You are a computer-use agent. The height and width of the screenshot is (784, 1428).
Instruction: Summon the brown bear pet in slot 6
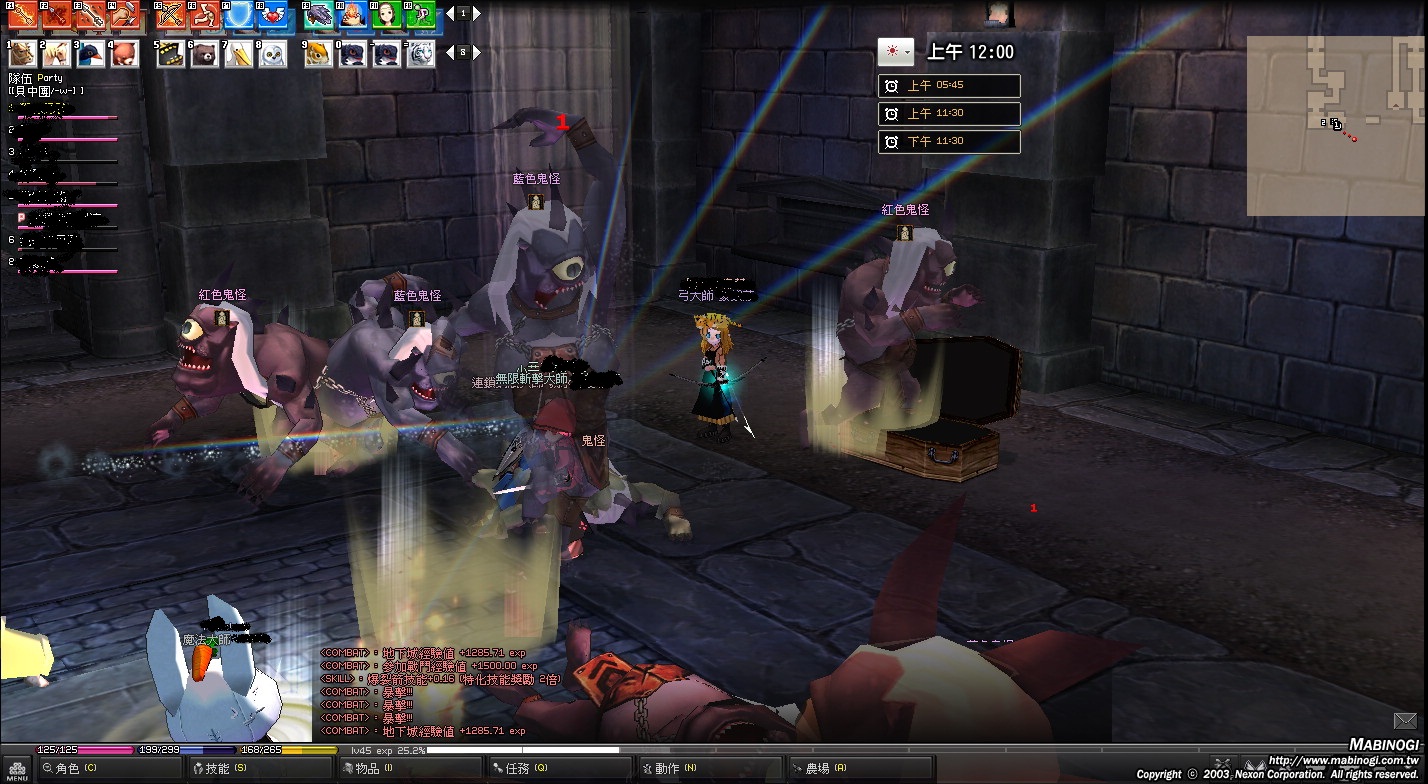click(205, 54)
